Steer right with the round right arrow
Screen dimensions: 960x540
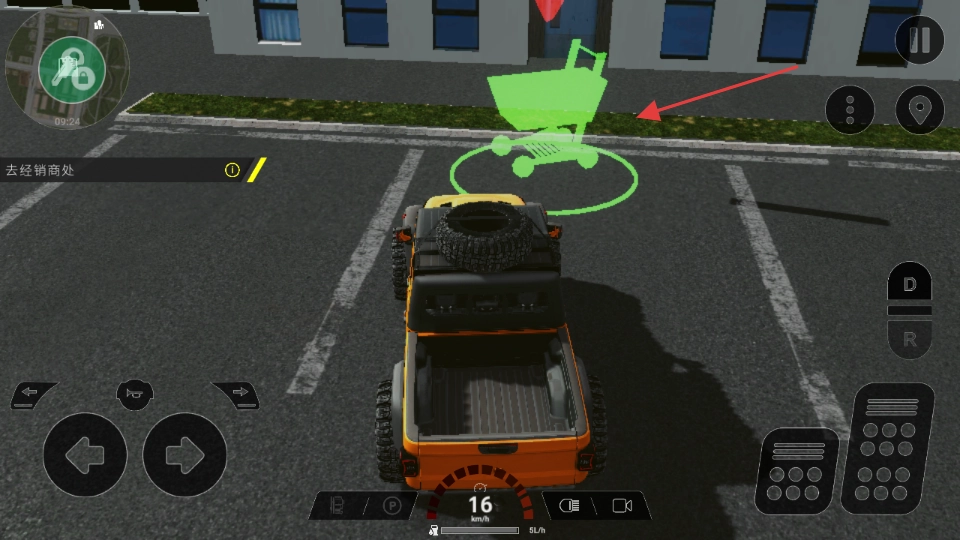pyautogui.click(x=185, y=455)
